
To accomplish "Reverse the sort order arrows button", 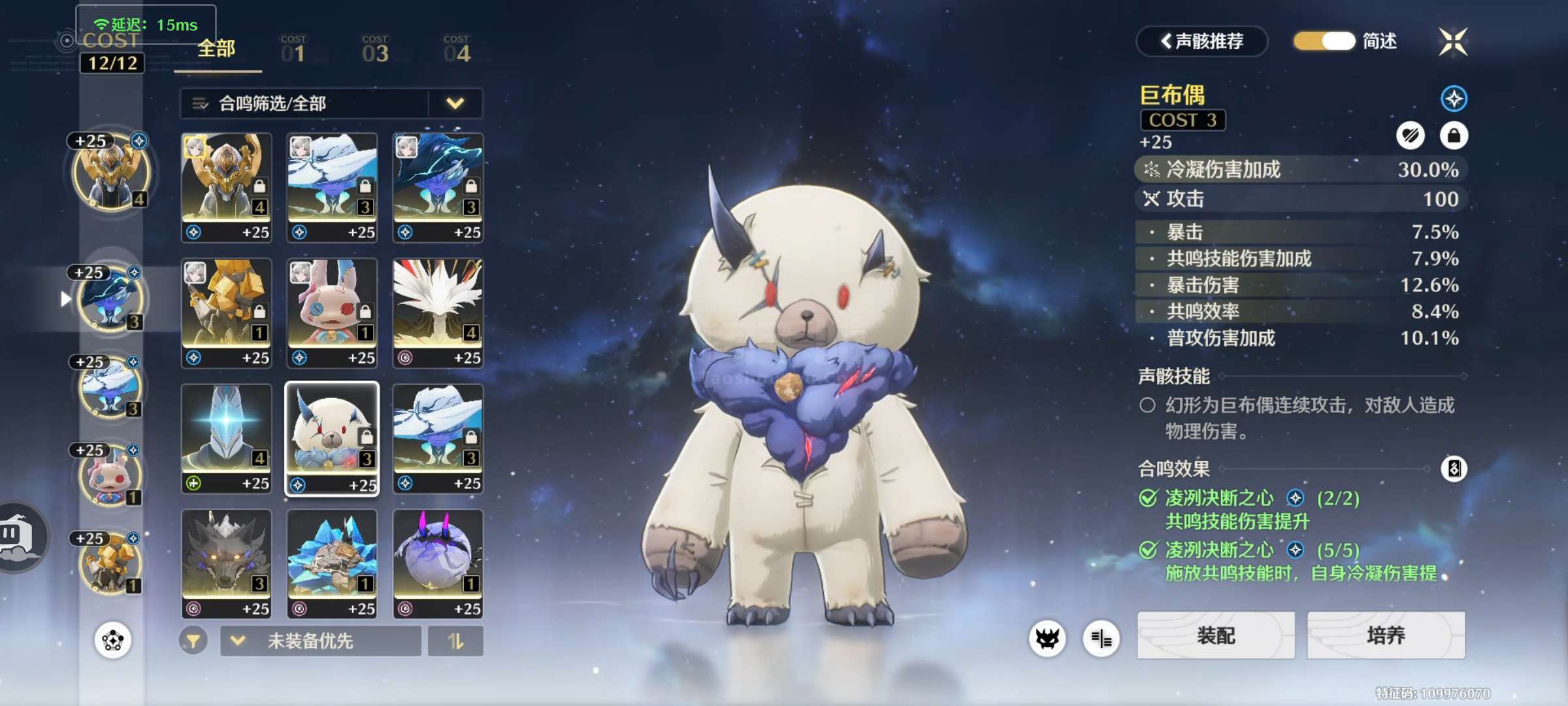I will pyautogui.click(x=455, y=641).
